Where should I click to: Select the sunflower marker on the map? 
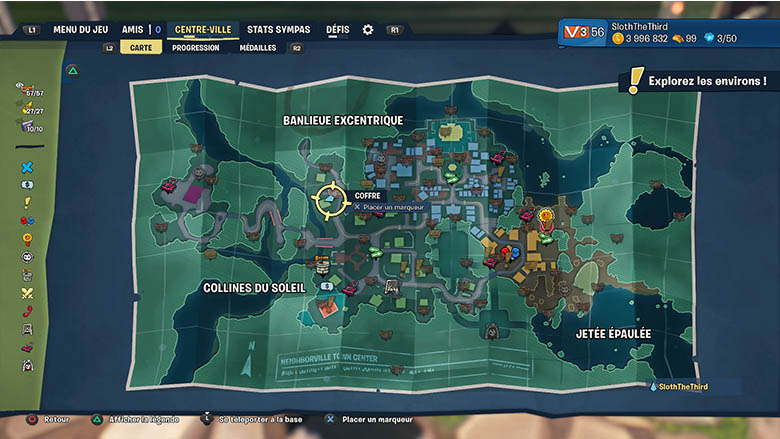pyautogui.click(x=546, y=215)
